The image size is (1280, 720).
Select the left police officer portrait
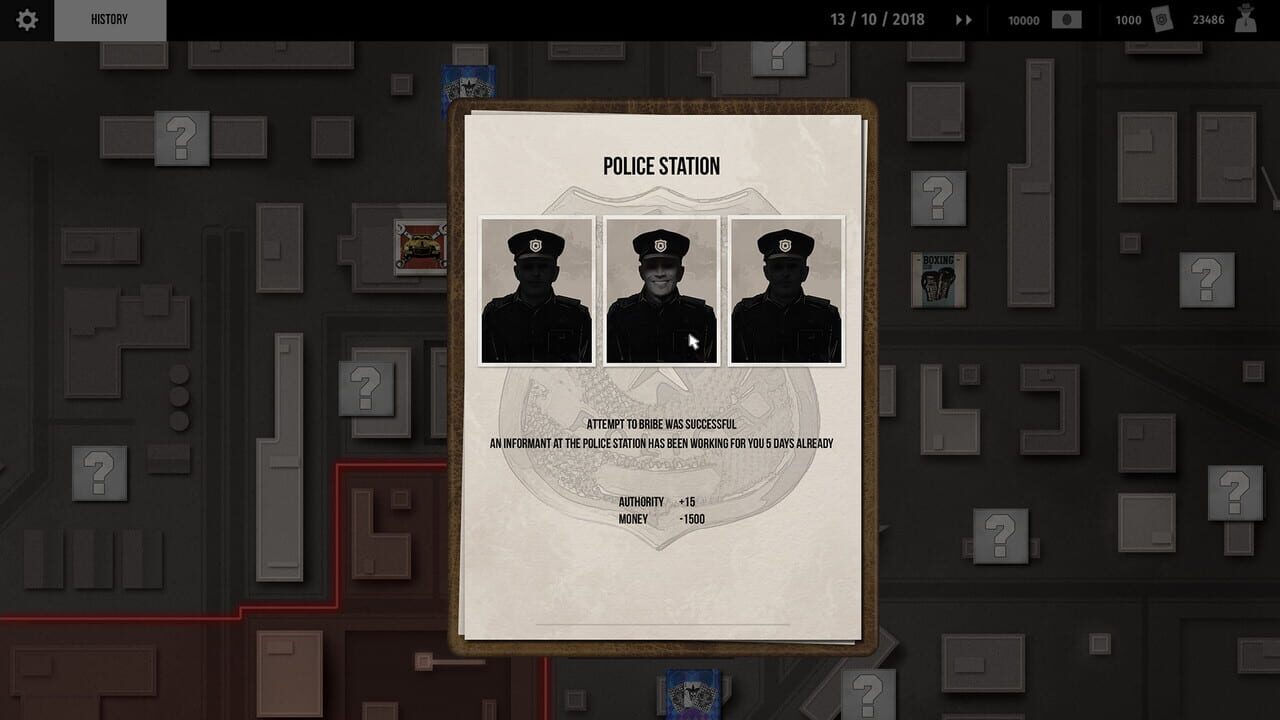click(536, 290)
